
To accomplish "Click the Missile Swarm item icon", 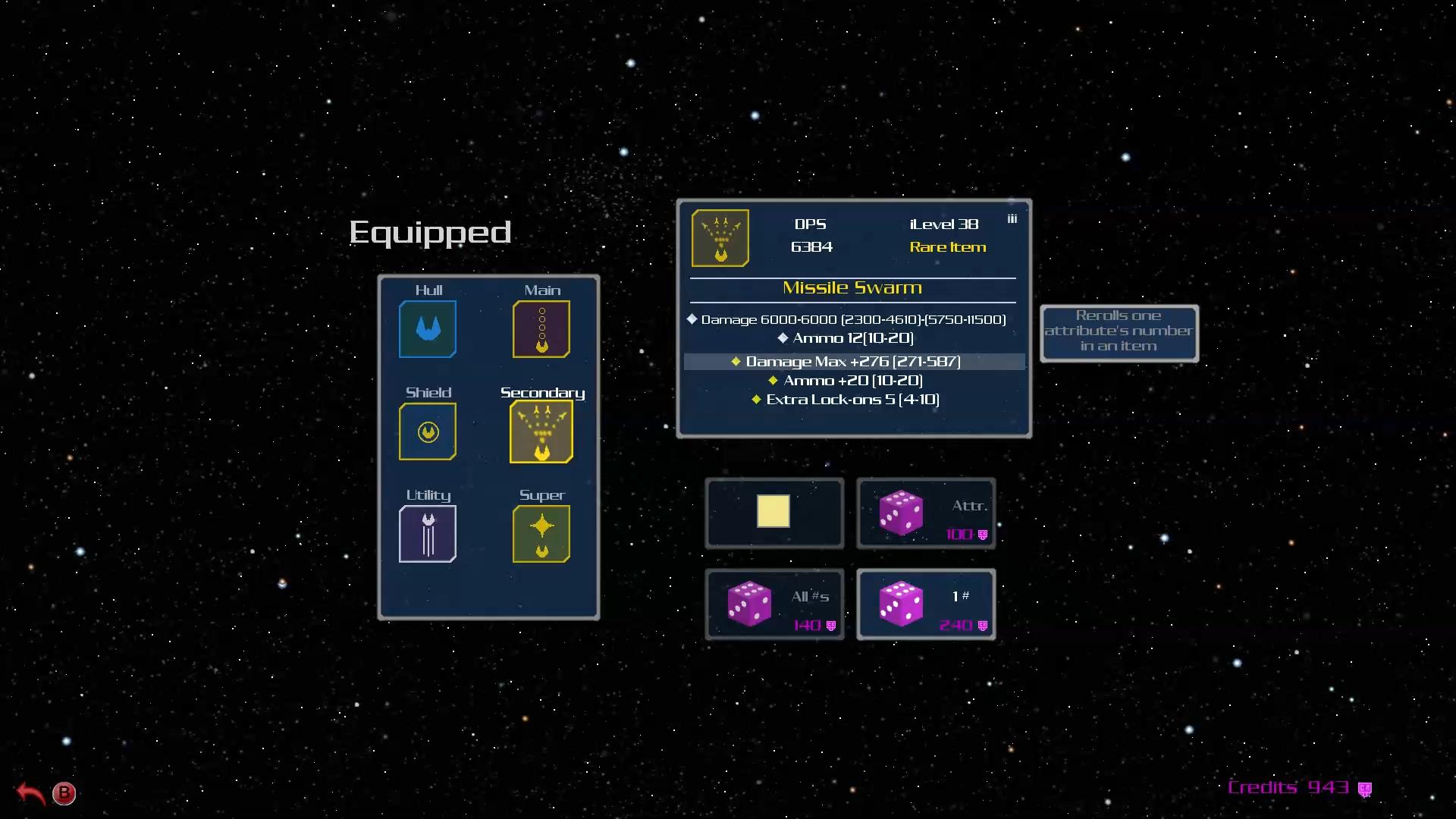I will 720,237.
